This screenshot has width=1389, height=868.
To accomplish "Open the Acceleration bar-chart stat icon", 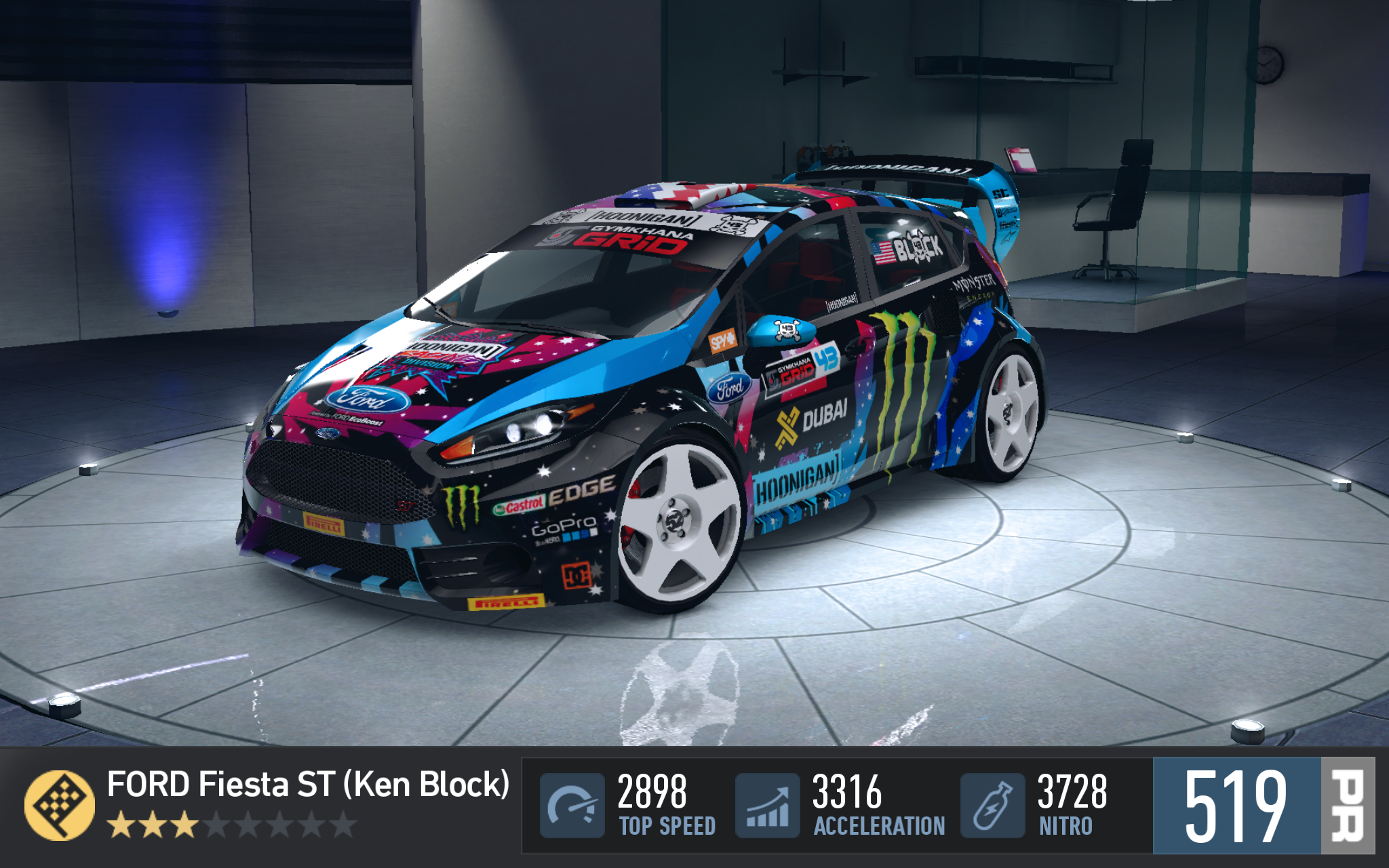I will click(768, 805).
